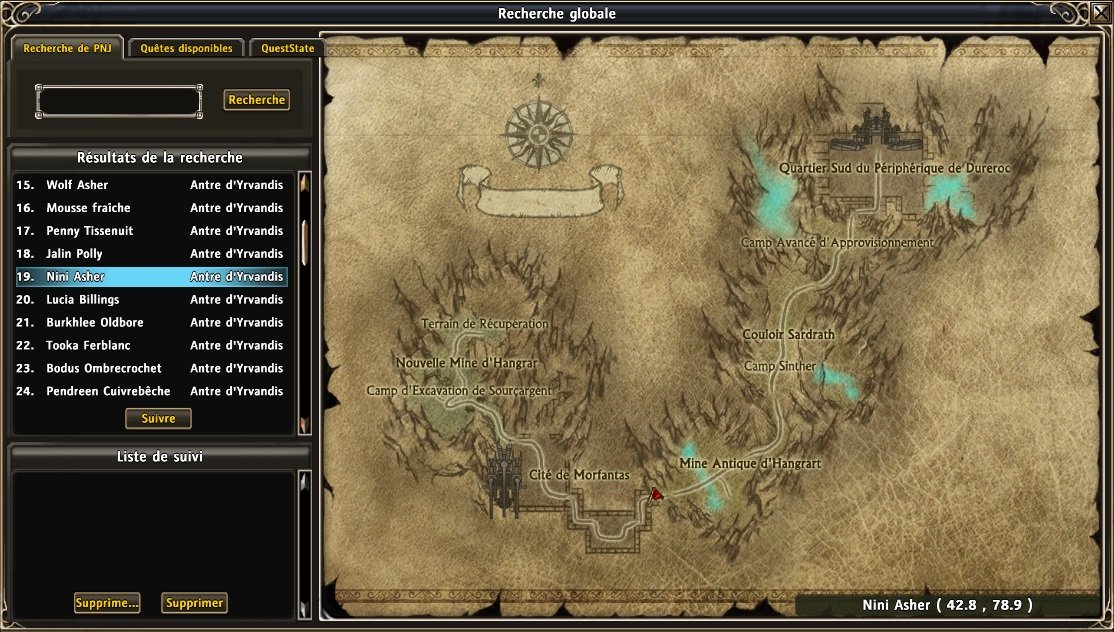Pick Jalin Polly in search results
Screen dimensions: 1114x632
pos(150,254)
